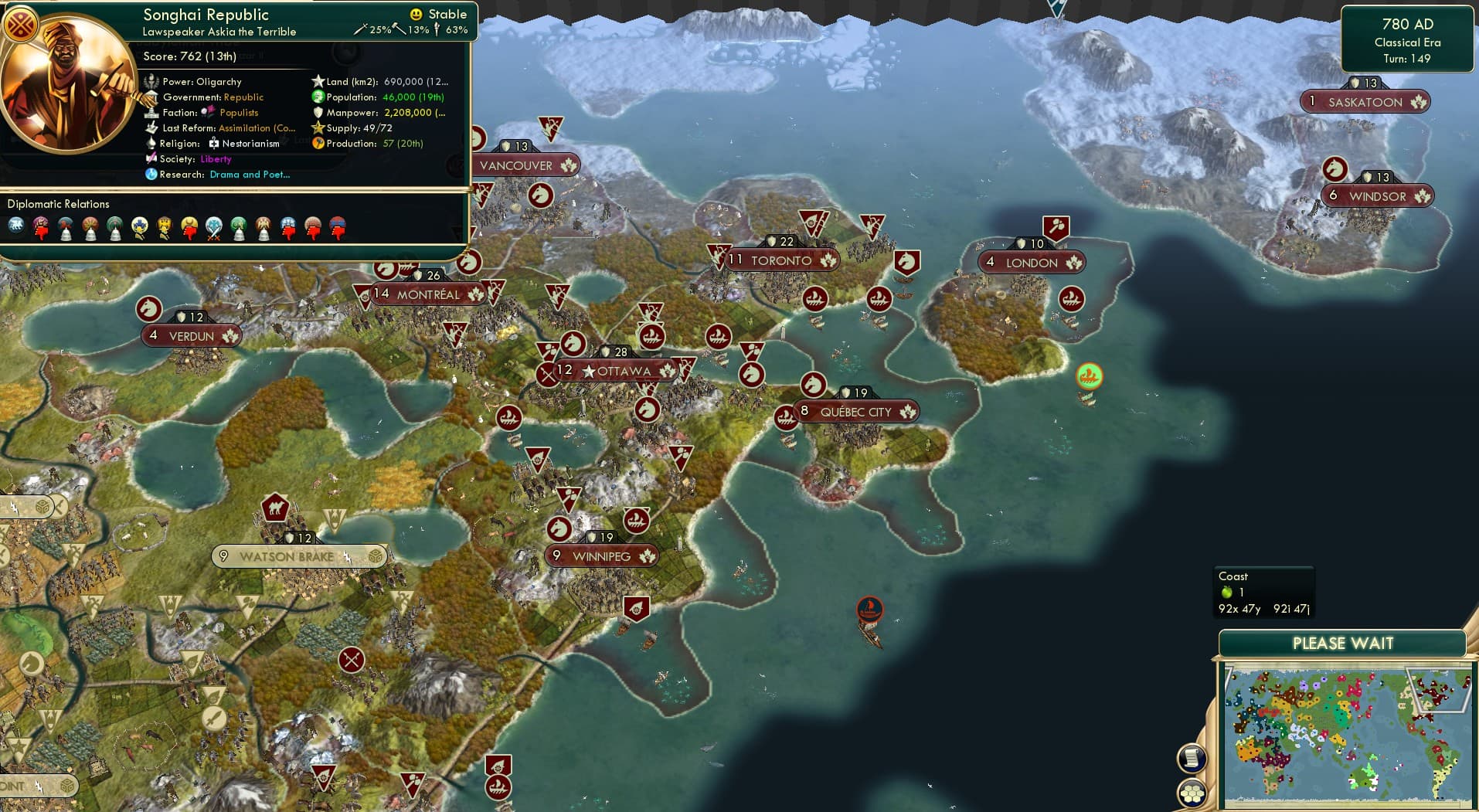Select the horseman unit banner near Verdun
The height and width of the screenshot is (812, 1479).
148,309
